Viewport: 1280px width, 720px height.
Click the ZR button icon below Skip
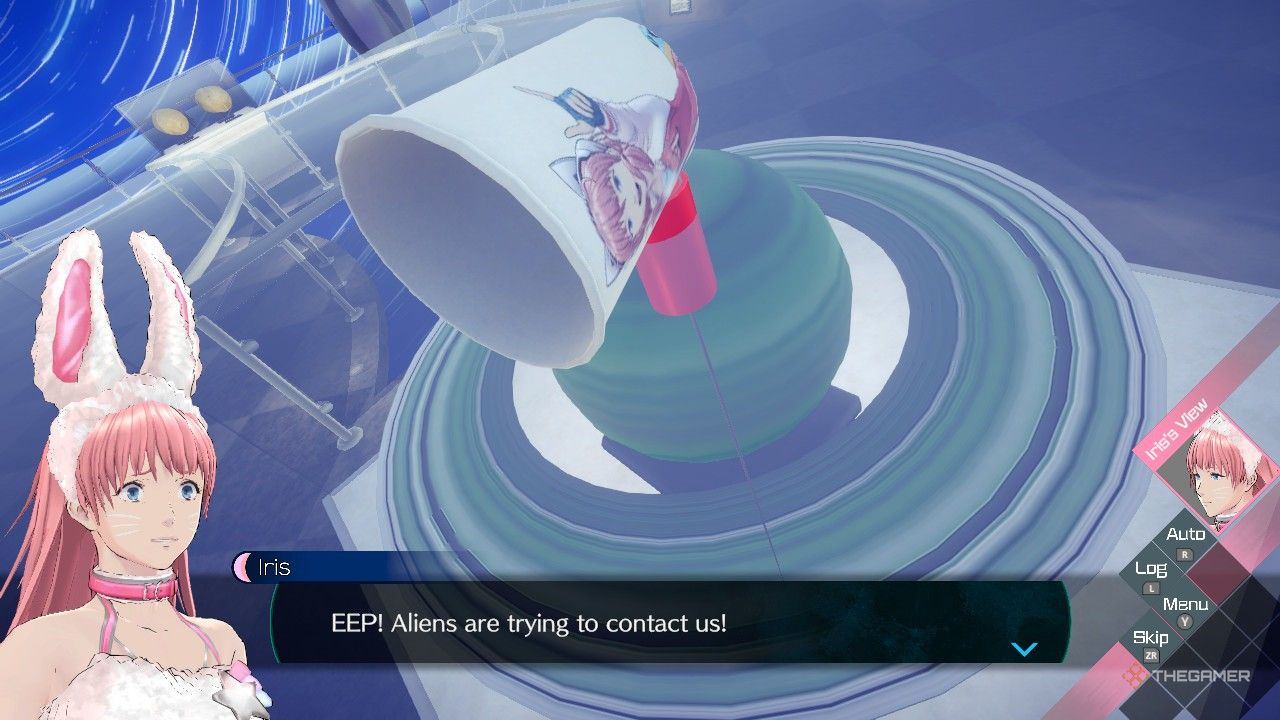click(x=1152, y=655)
